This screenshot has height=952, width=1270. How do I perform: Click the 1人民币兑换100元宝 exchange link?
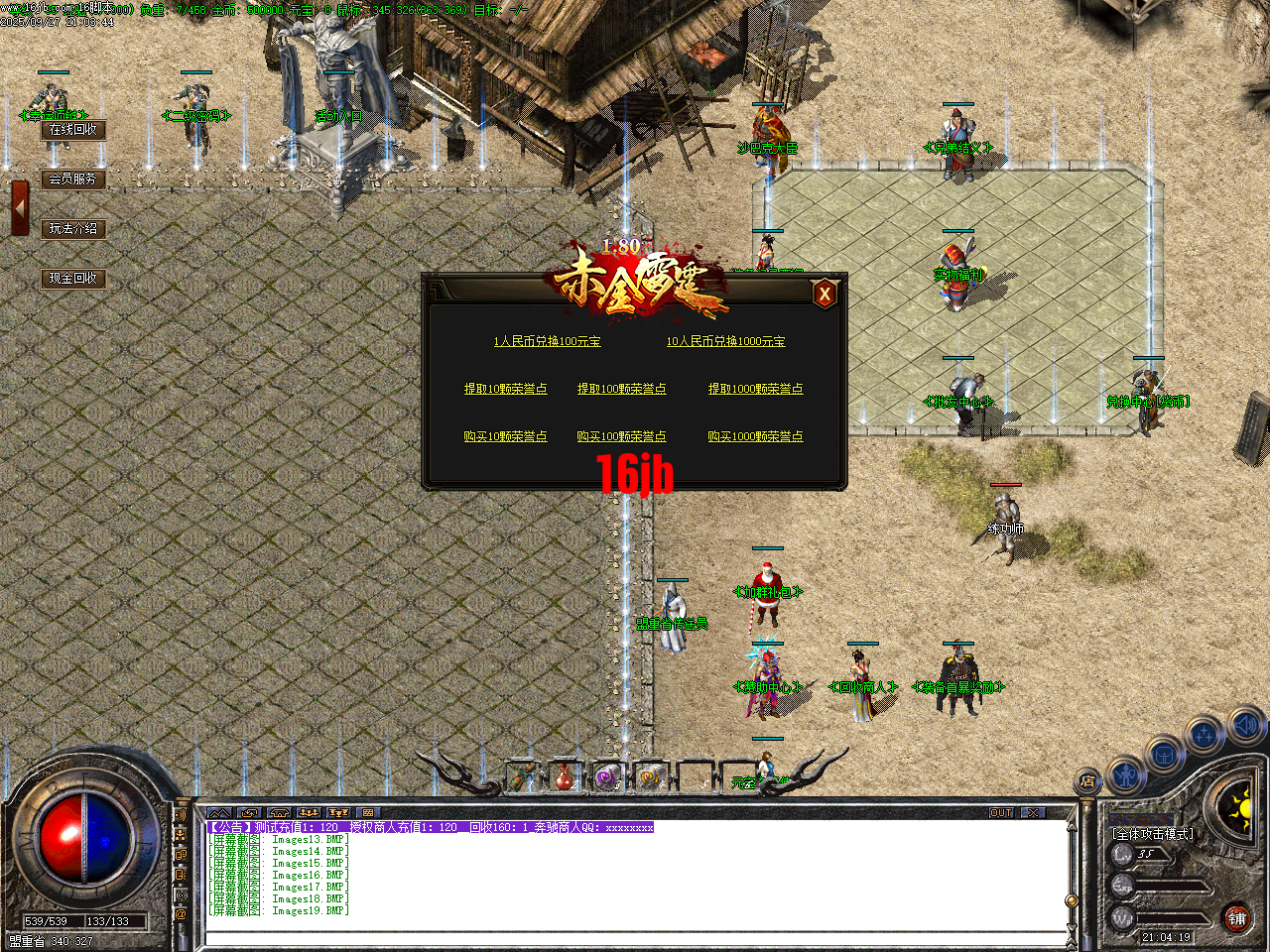tap(548, 341)
